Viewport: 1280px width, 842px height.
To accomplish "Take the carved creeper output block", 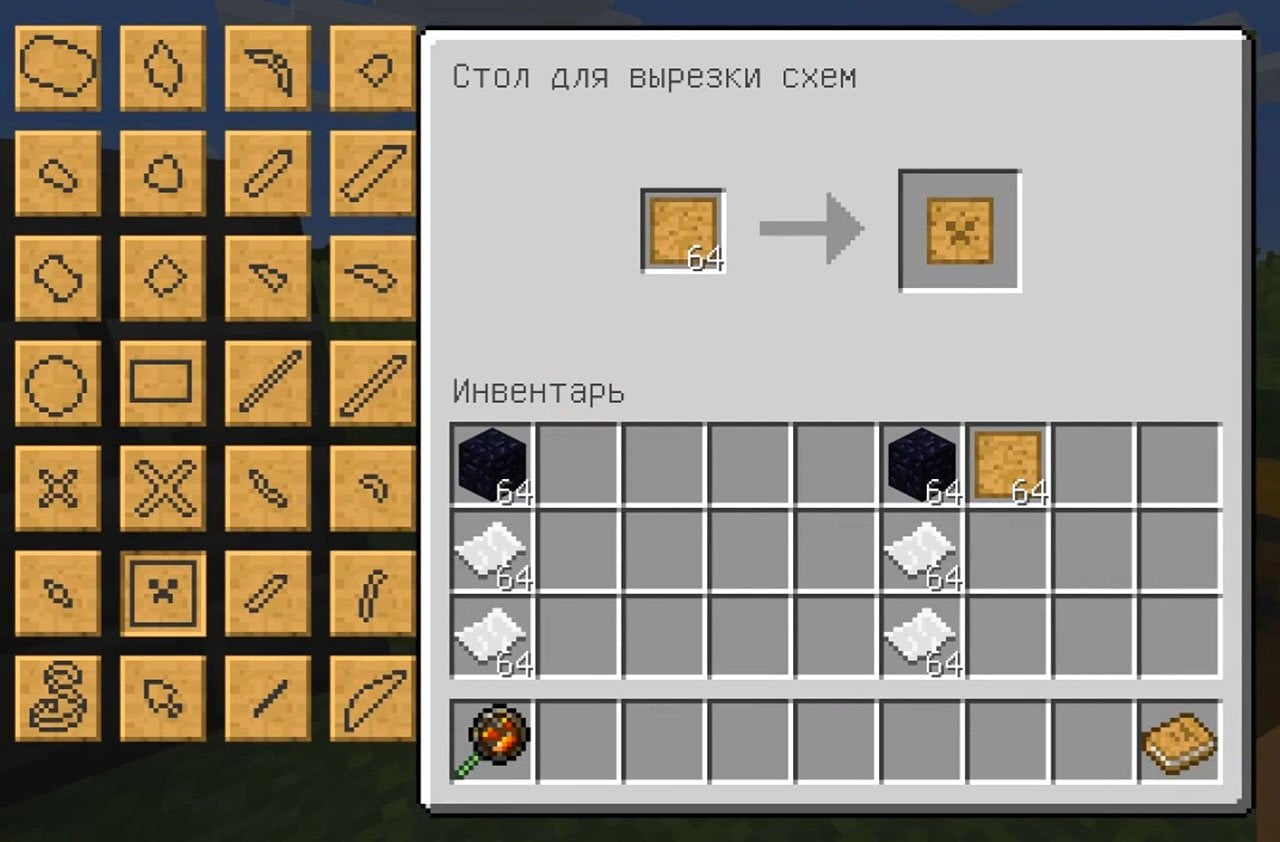I will pos(958,228).
